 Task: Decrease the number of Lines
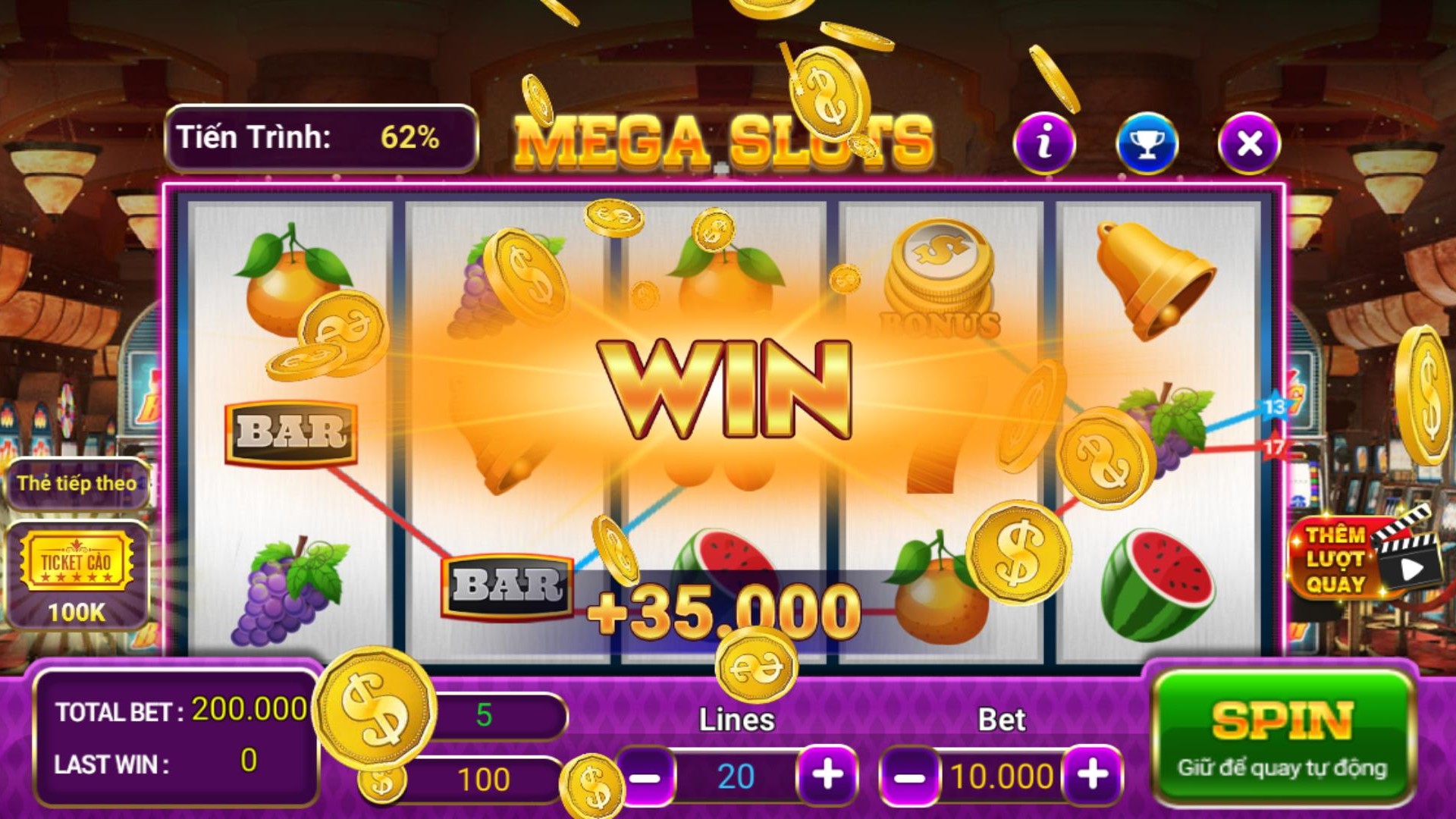coord(646,777)
